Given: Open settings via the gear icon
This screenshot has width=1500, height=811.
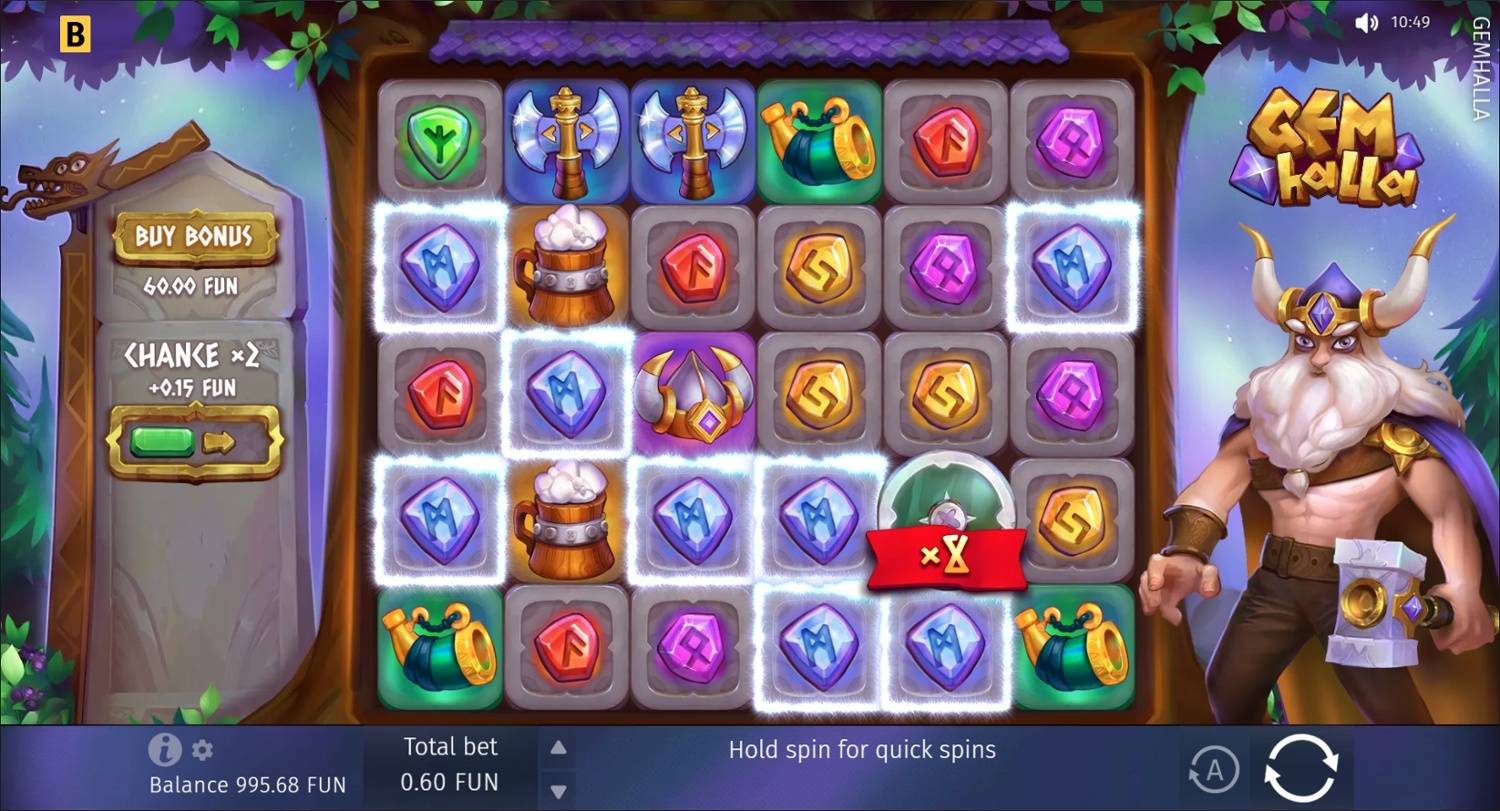Looking at the screenshot, I should pyautogui.click(x=202, y=750).
